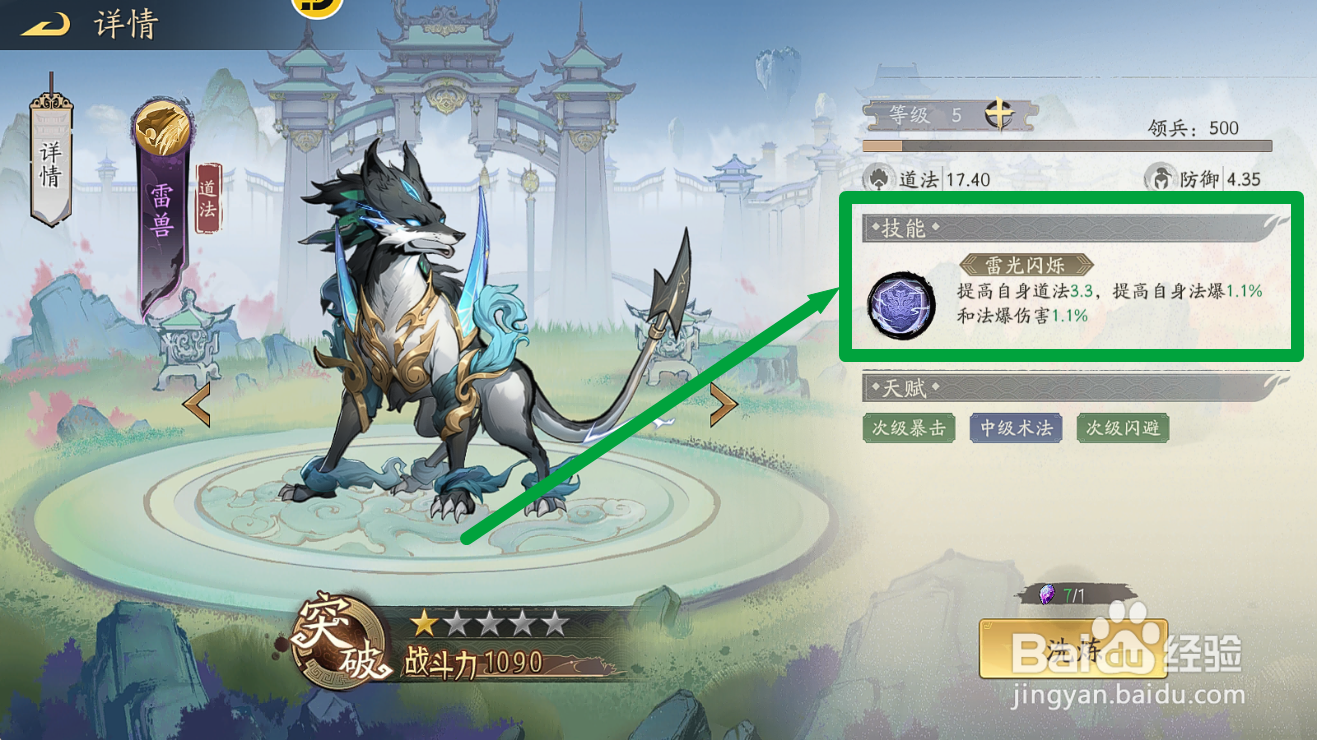The width and height of the screenshot is (1317, 740).
Task: Click the right arrow to view next beast
Action: coord(724,404)
